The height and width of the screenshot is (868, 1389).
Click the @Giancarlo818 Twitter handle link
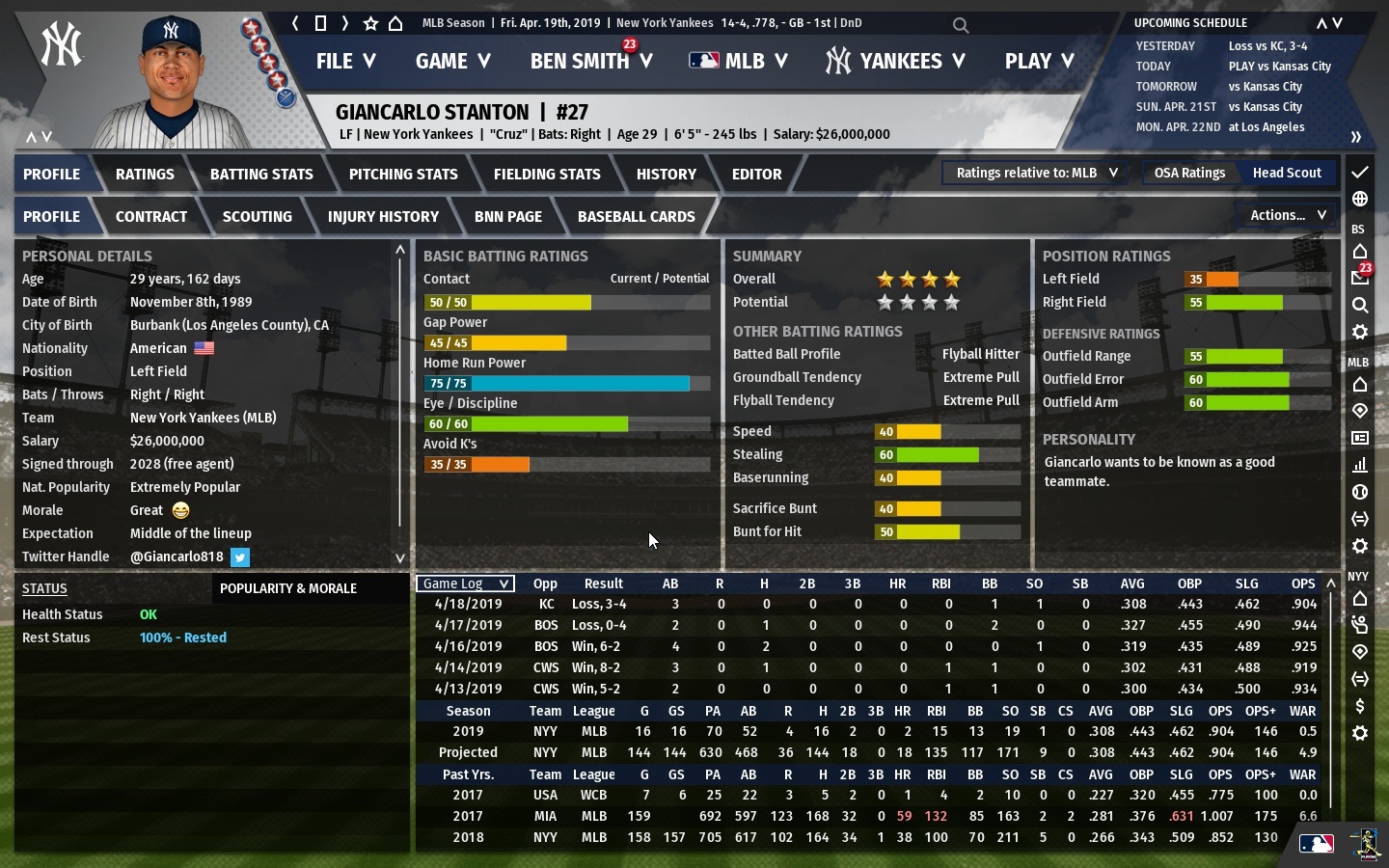tap(177, 556)
